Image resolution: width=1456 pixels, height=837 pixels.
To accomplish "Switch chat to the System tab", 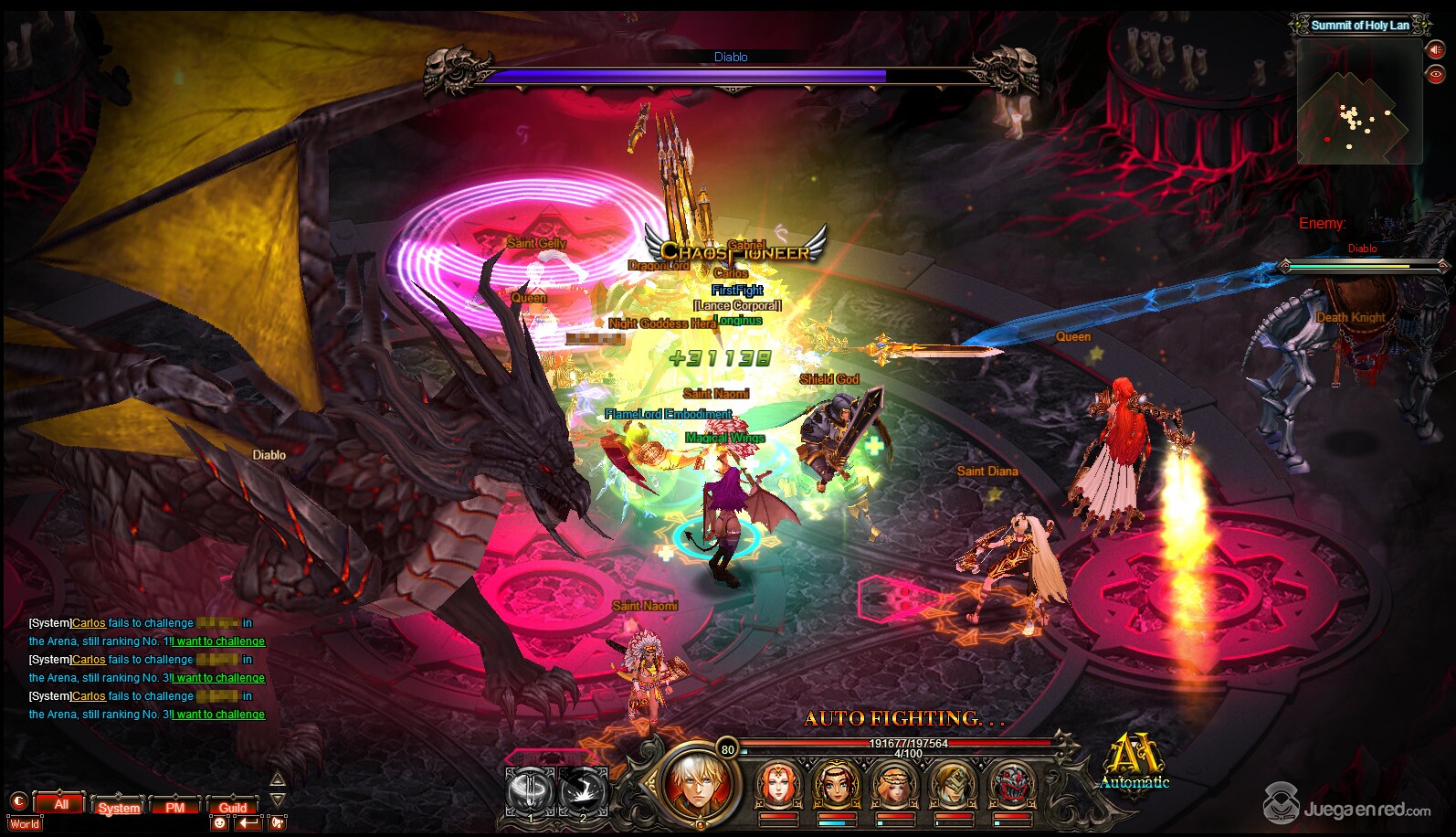I will click(119, 807).
